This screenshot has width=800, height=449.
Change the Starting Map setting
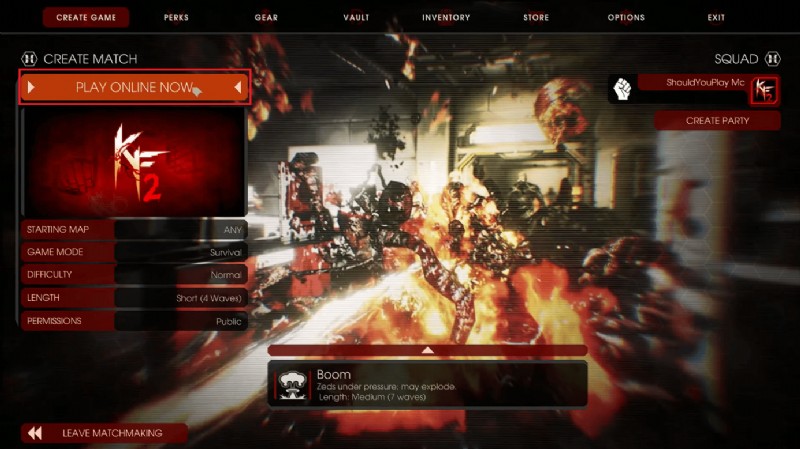pos(134,230)
